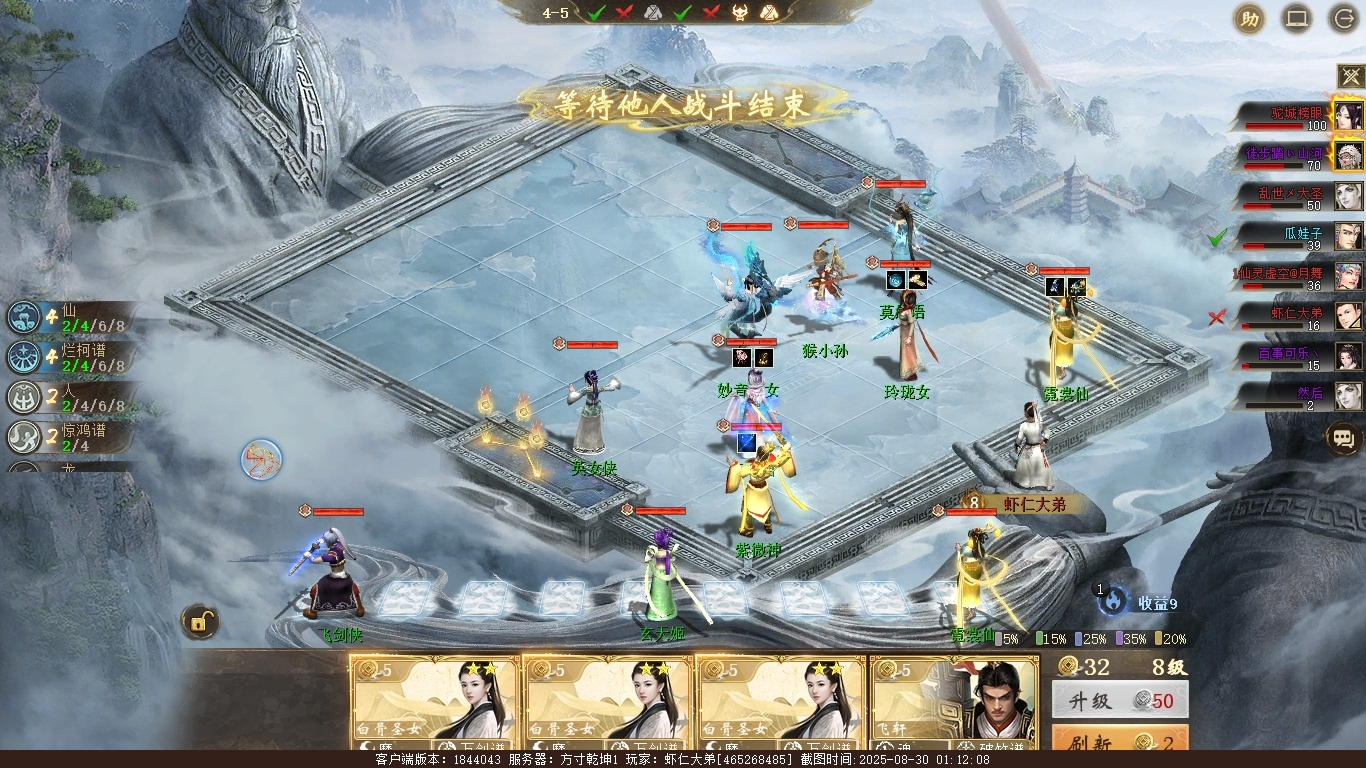
Task: Show the 惊鸿谱 synergy details
Action: pyautogui.click(x=68, y=437)
